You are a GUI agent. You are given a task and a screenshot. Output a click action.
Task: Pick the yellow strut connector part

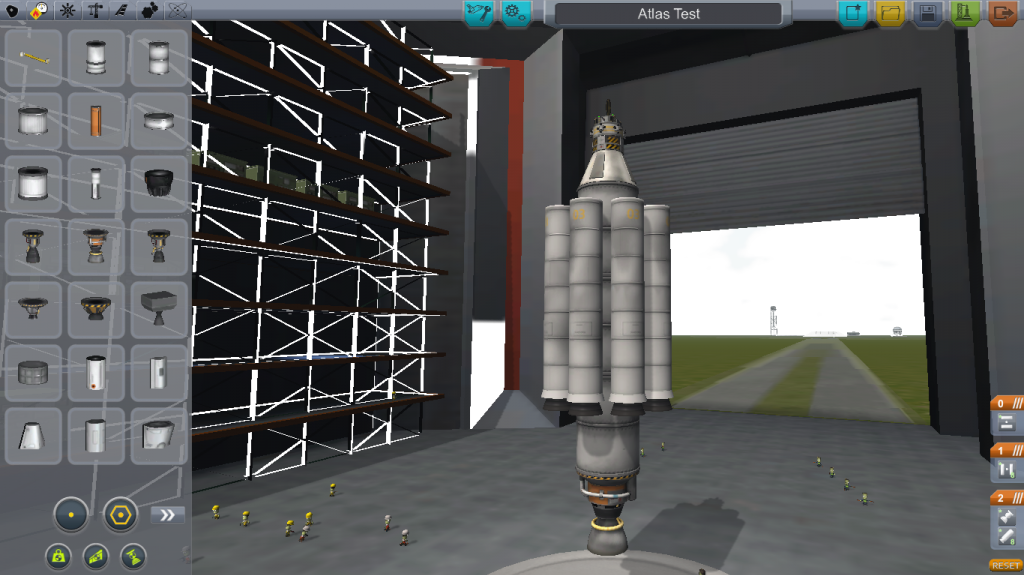(x=33, y=58)
